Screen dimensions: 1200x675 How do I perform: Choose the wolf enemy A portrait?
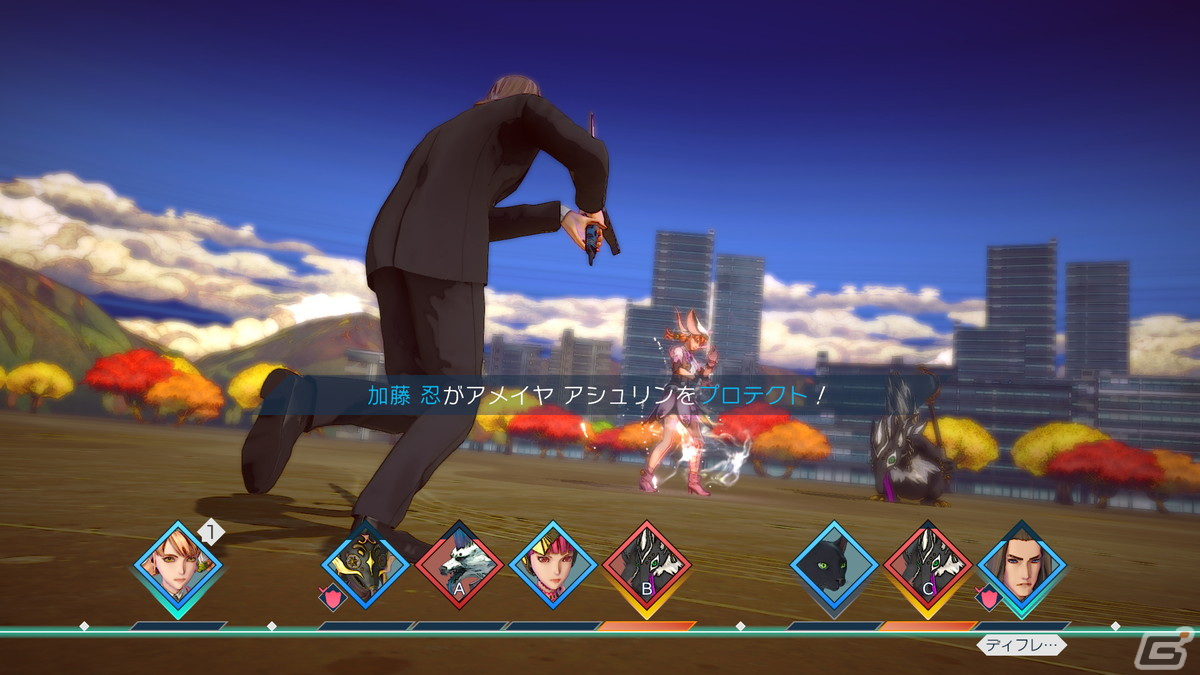(459, 566)
